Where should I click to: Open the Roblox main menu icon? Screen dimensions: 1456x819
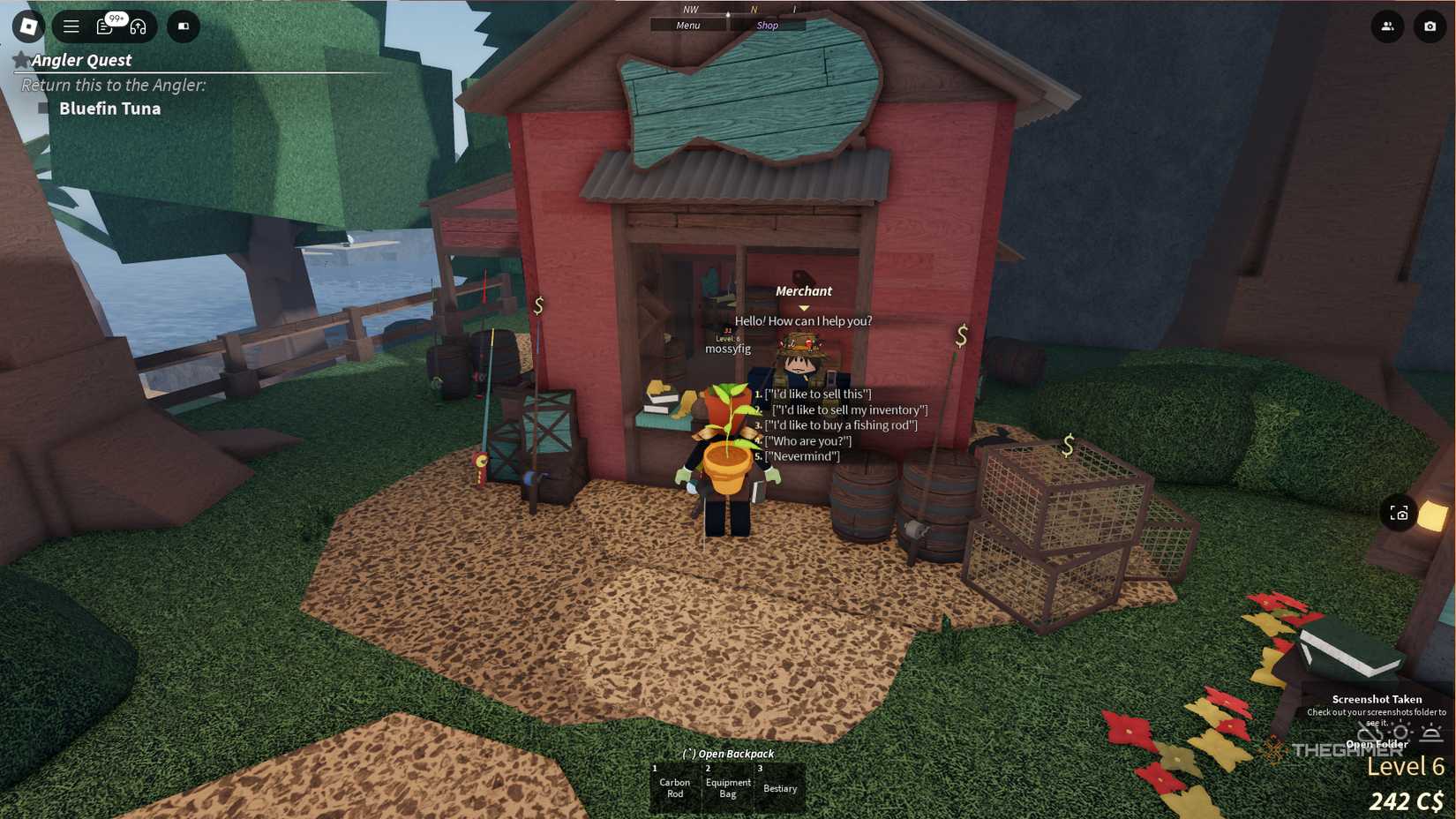[26, 26]
